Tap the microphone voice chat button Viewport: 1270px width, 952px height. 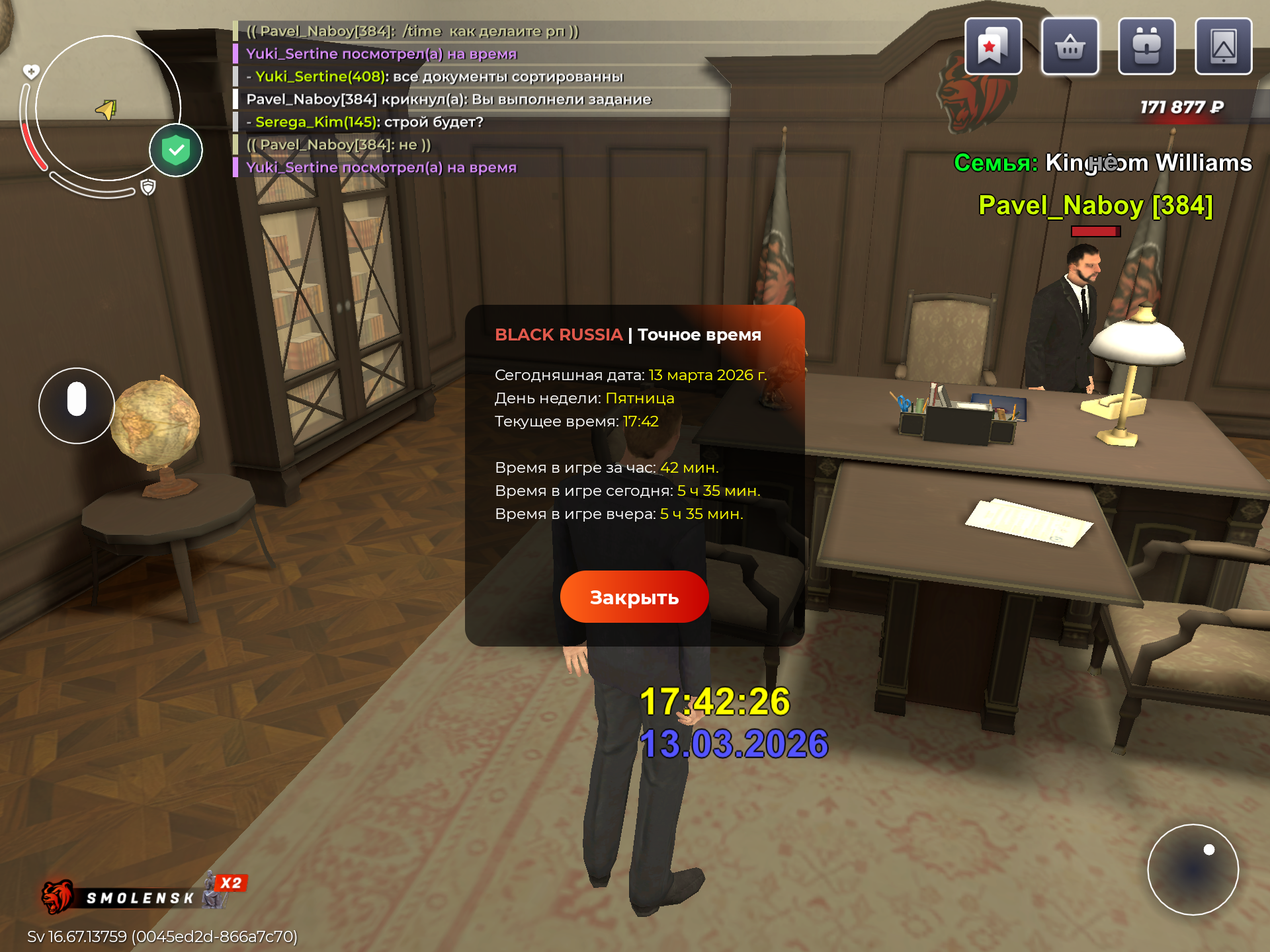(x=77, y=405)
